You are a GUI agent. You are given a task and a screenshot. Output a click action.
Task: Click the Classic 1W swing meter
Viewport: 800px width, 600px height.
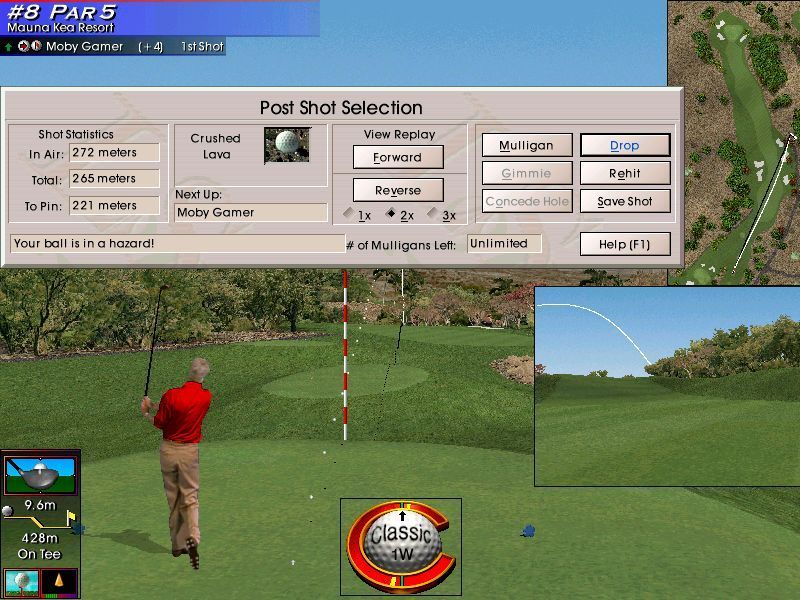pos(401,540)
